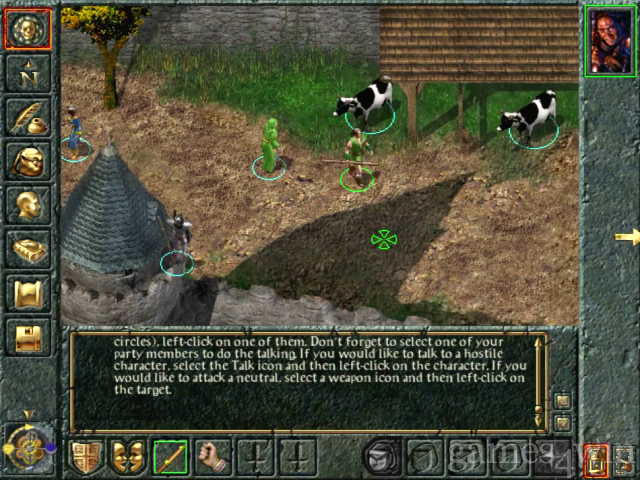Open the Options floppy disk icon
Screen dimensions: 640x480
click(x=28, y=336)
